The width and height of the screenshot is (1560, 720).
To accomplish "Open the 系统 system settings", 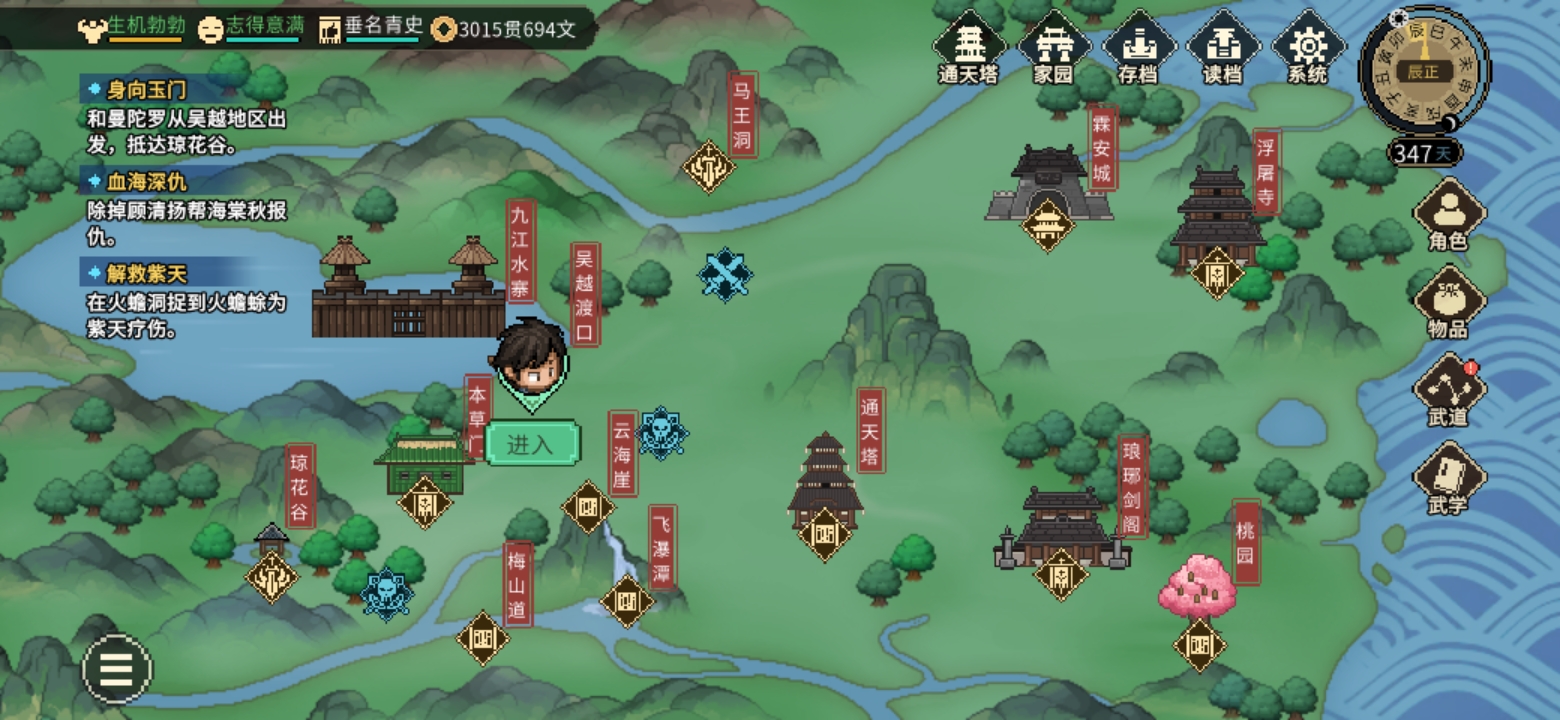I will click(1307, 46).
